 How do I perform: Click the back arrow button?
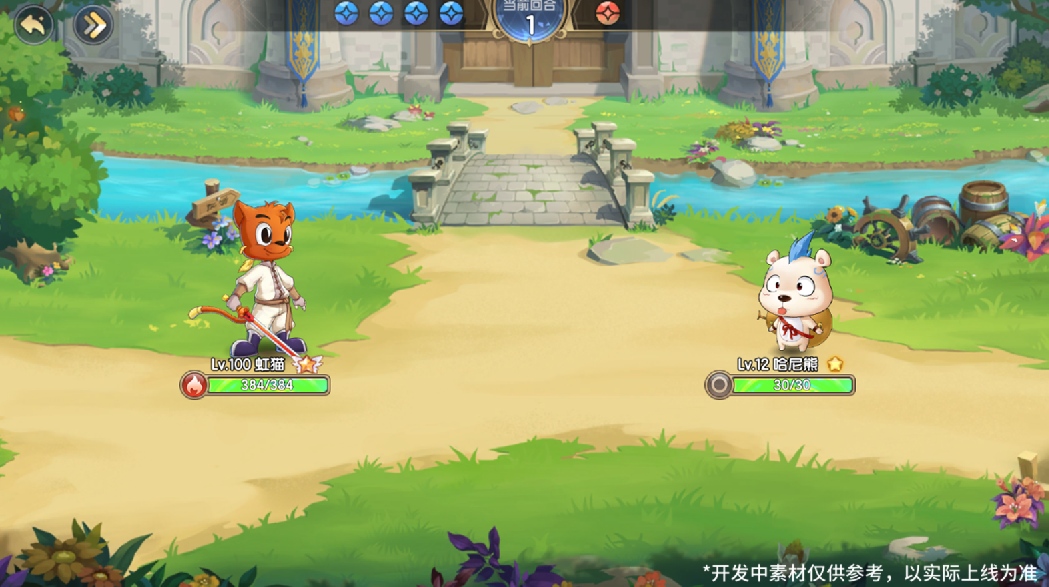[32, 24]
